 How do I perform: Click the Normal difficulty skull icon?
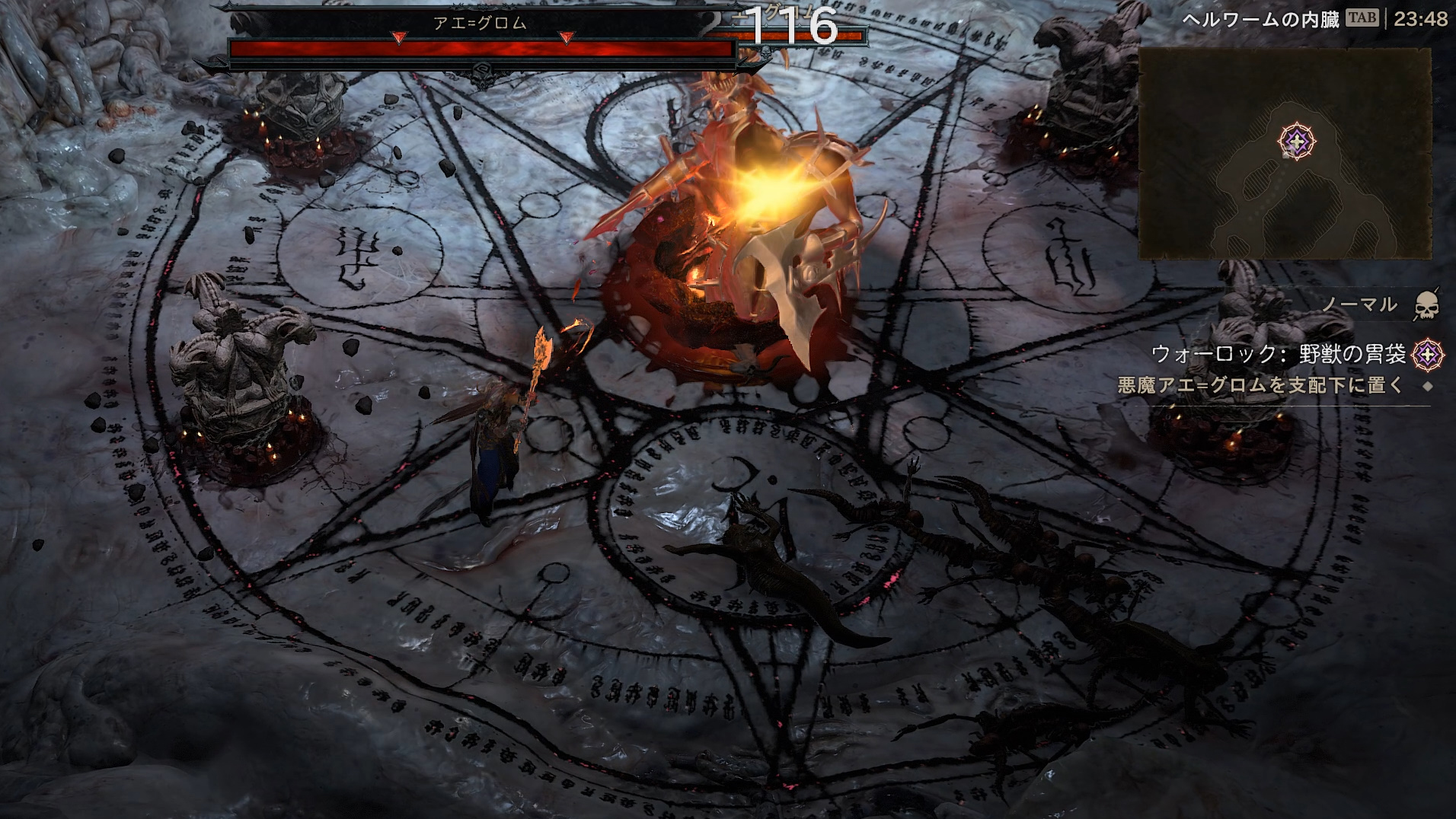[x=1426, y=305]
